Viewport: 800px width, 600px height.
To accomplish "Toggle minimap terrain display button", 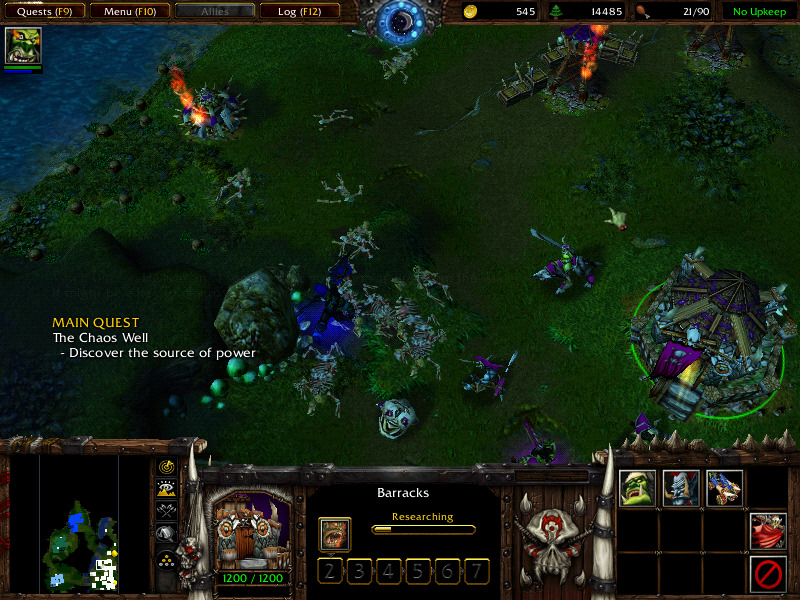I will pos(166,489).
